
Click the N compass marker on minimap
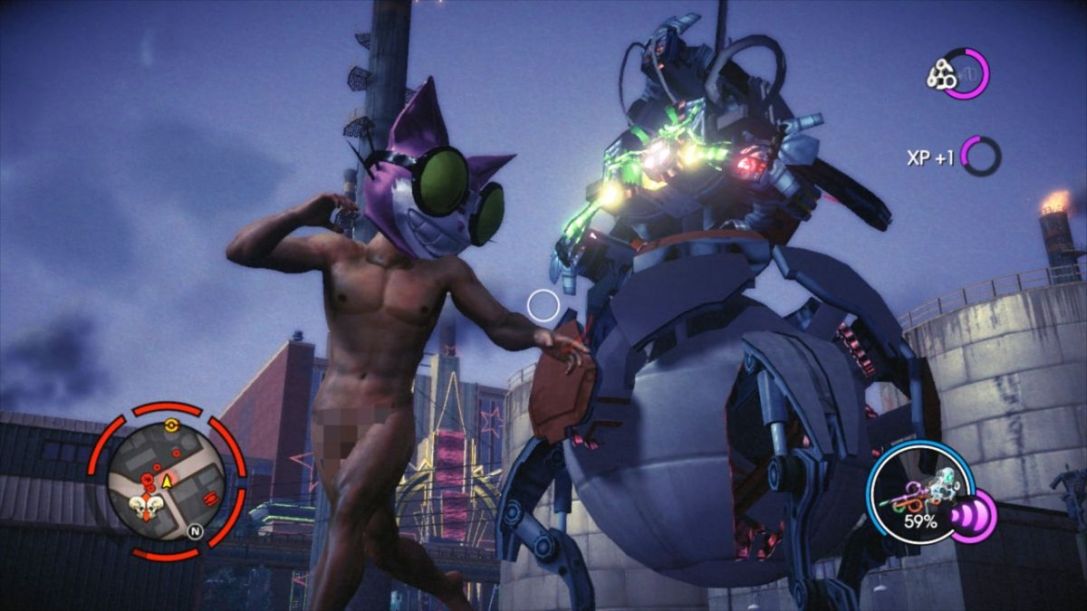(x=196, y=533)
